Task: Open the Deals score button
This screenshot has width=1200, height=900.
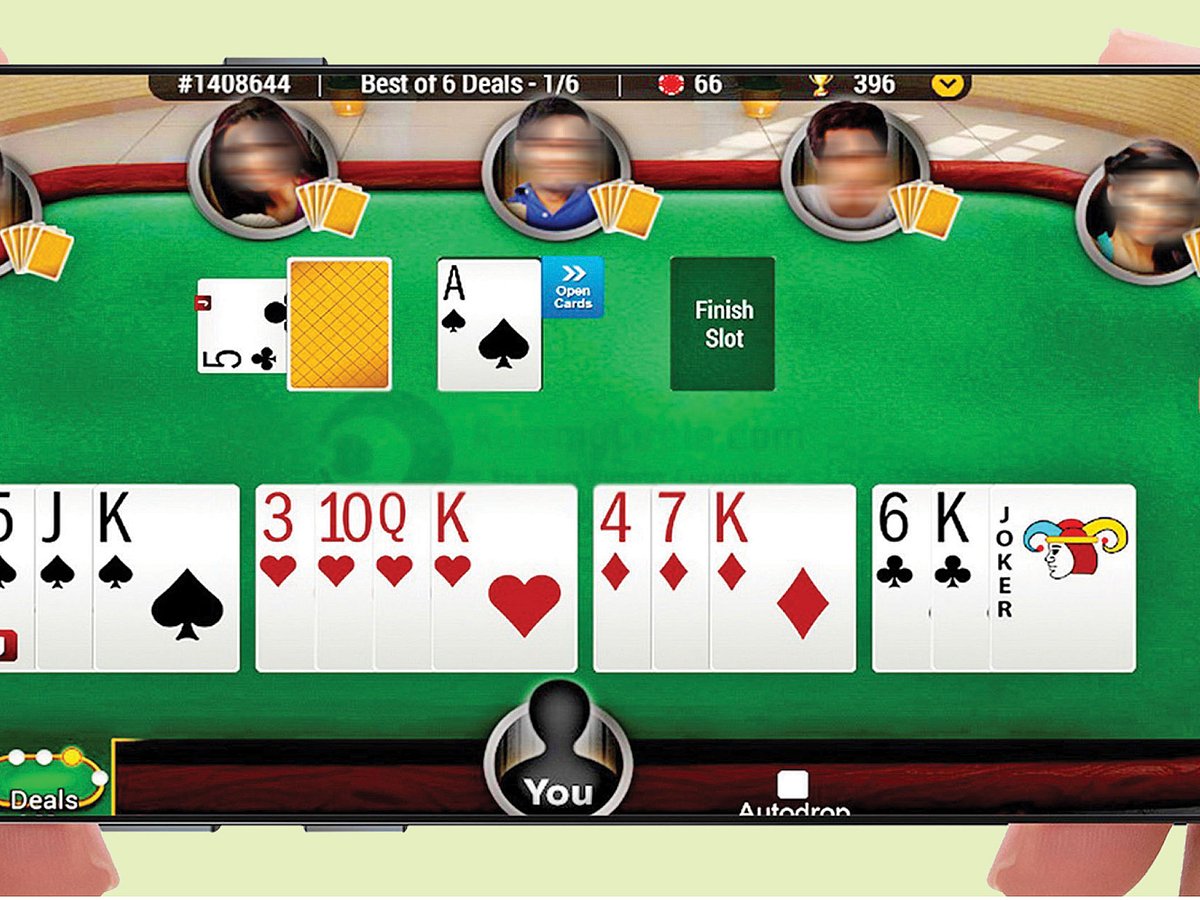Action: pos(52,782)
